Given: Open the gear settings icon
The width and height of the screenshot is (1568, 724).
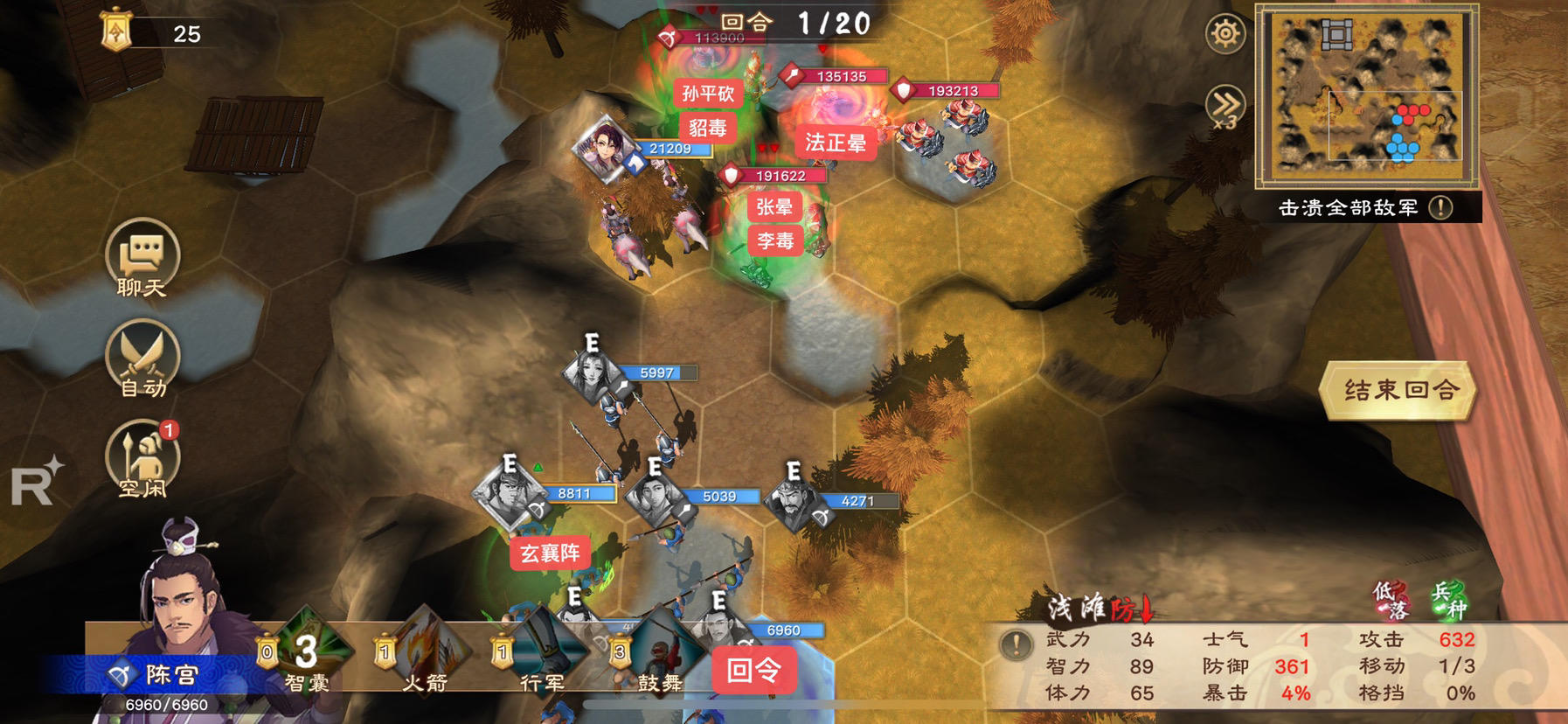Looking at the screenshot, I should (x=1225, y=35).
